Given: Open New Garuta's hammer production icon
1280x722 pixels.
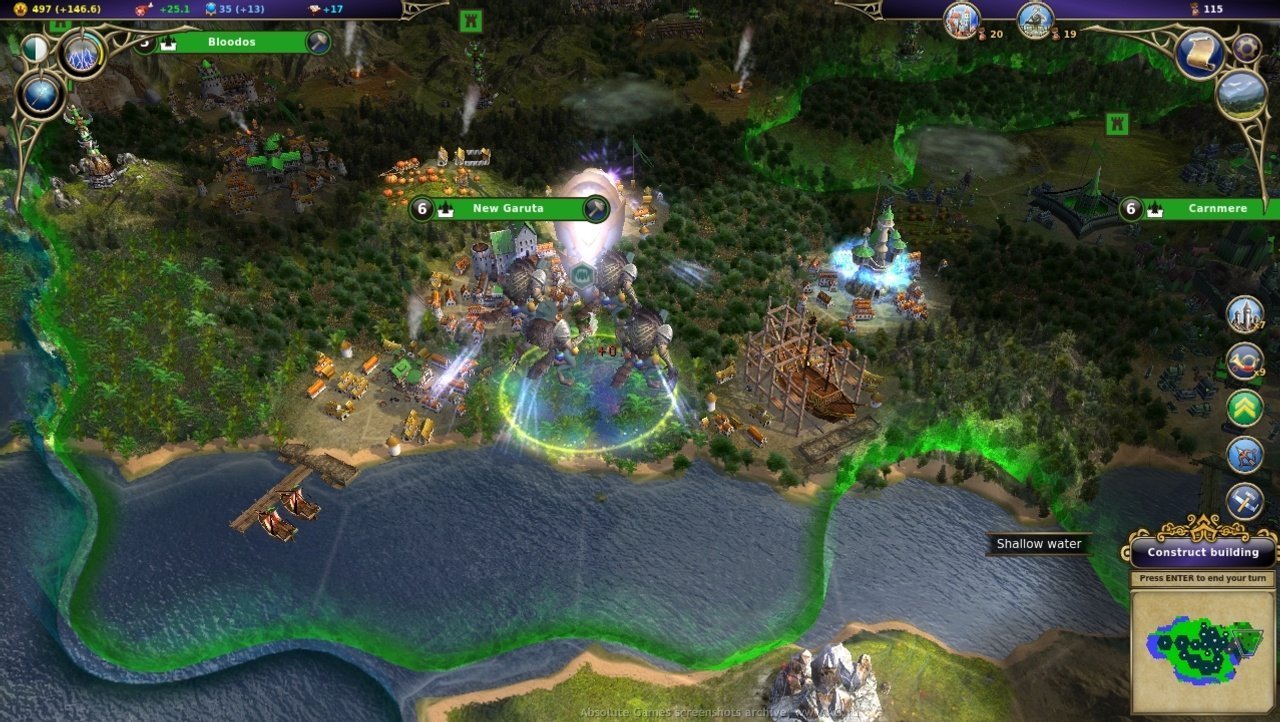Looking at the screenshot, I should click(595, 209).
